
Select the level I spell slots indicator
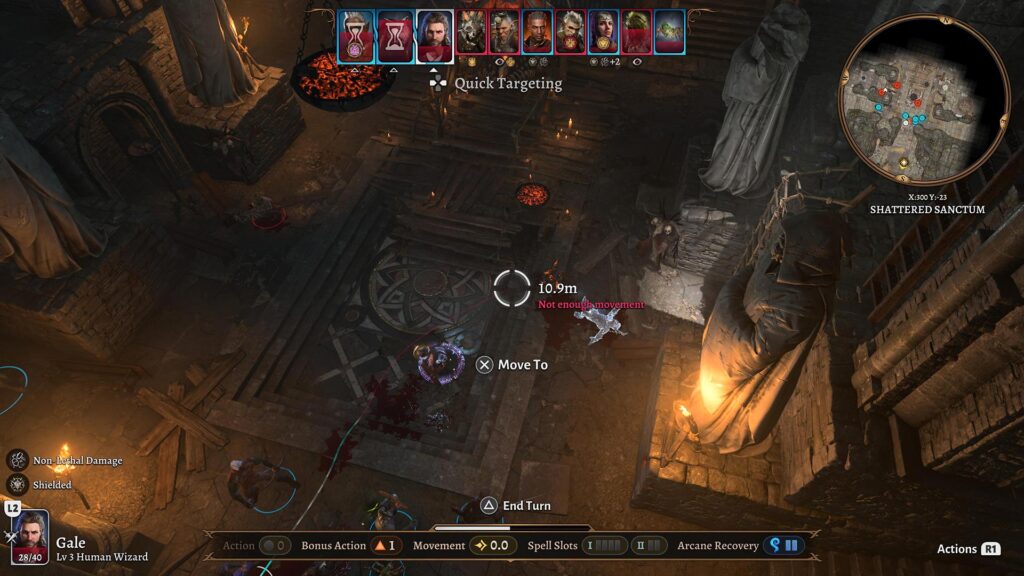coord(607,546)
